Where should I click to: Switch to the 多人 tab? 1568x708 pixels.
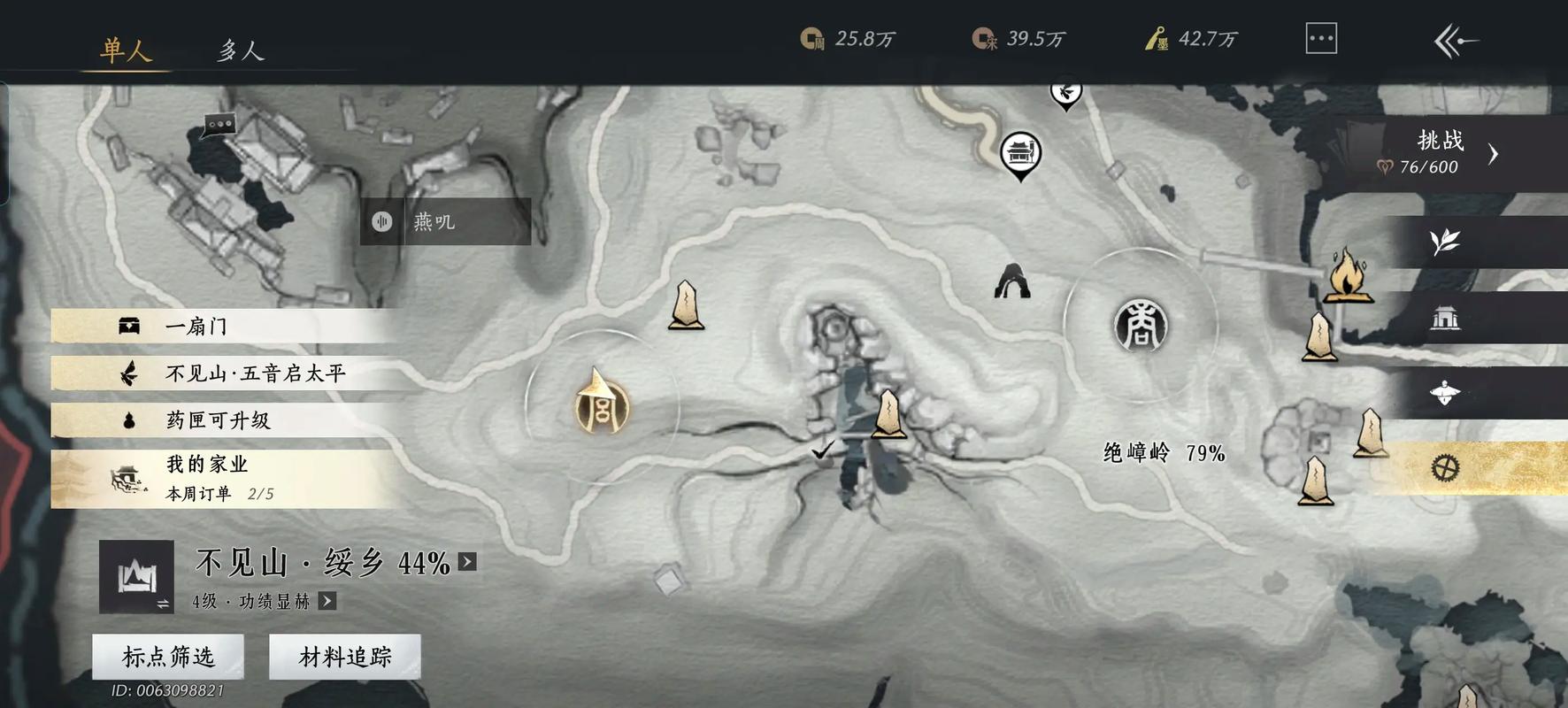click(241, 50)
